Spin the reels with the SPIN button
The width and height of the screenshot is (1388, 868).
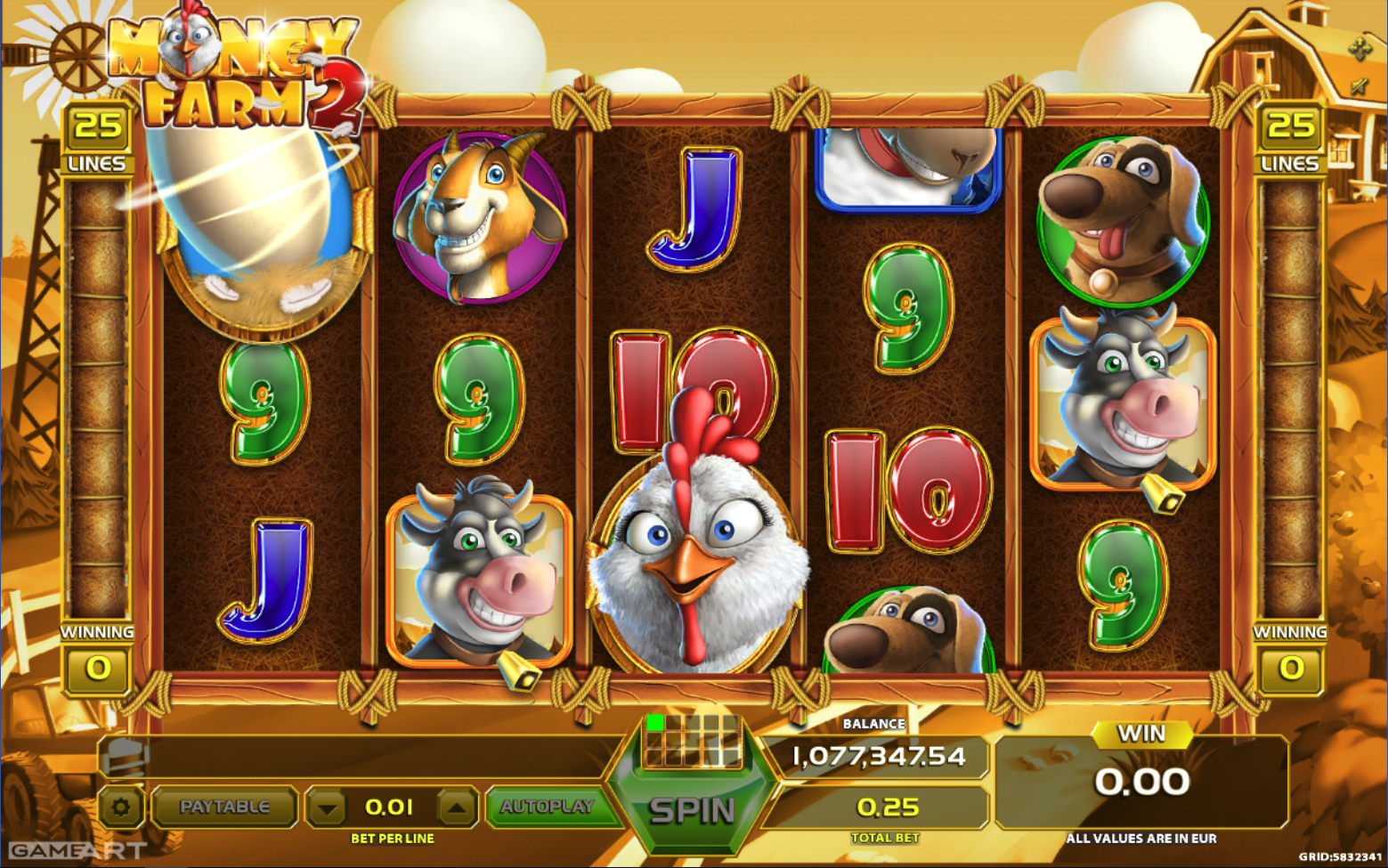click(x=692, y=810)
